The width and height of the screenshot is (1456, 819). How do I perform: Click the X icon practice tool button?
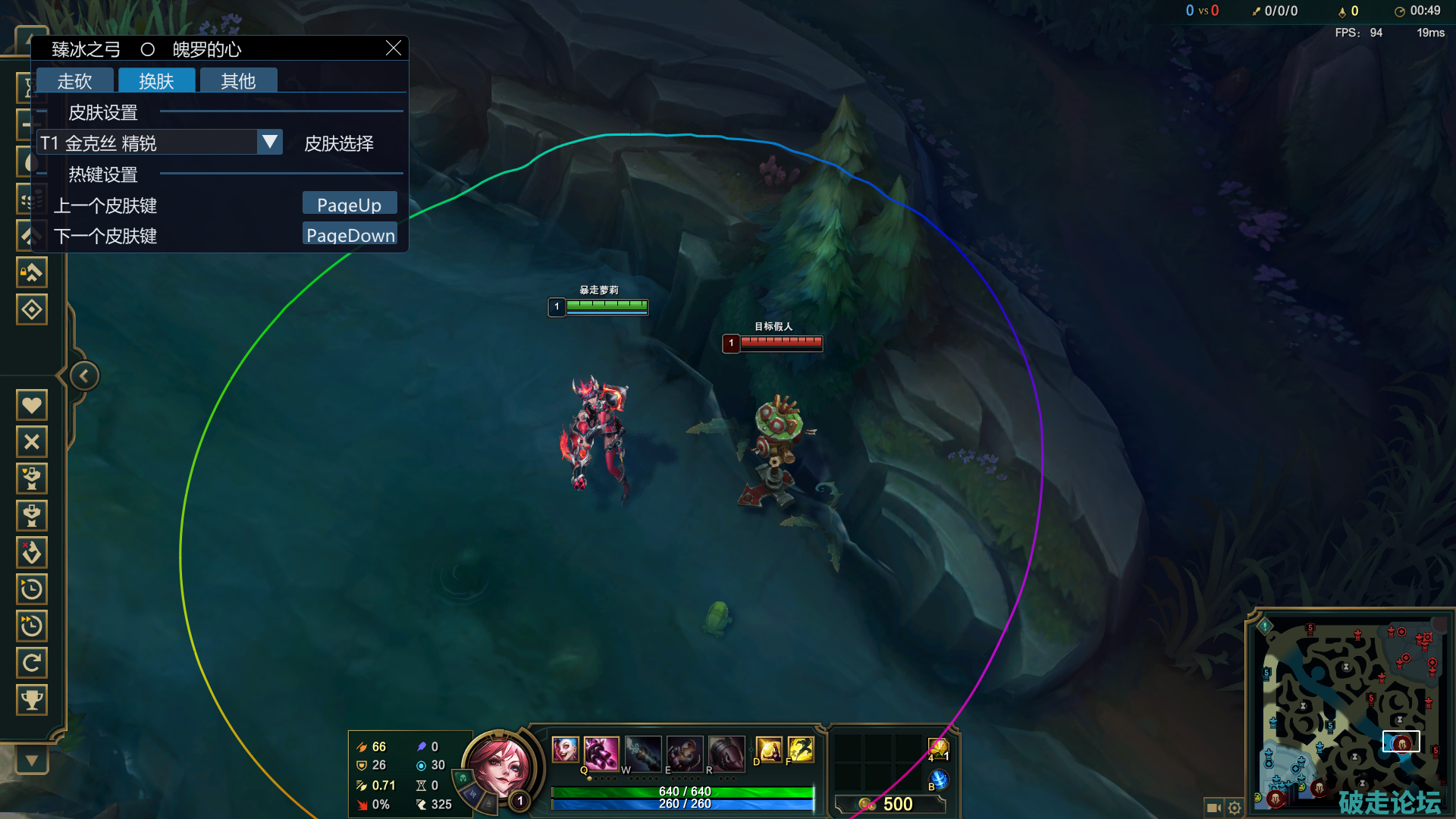tap(32, 441)
